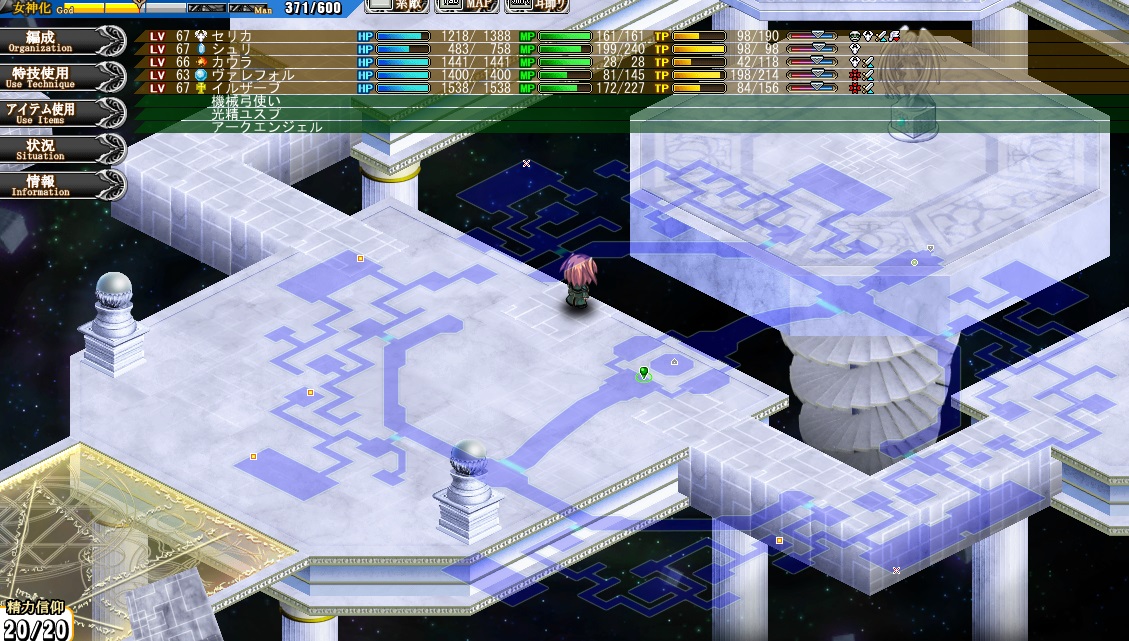Select the 機械弓使い enemy entry
Screen dimensions: 1129x641
[x=246, y=101]
